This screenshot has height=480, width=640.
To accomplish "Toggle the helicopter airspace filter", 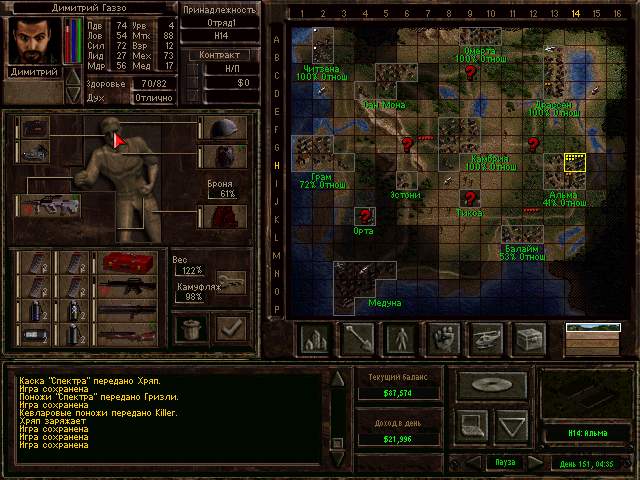I will tap(487, 340).
